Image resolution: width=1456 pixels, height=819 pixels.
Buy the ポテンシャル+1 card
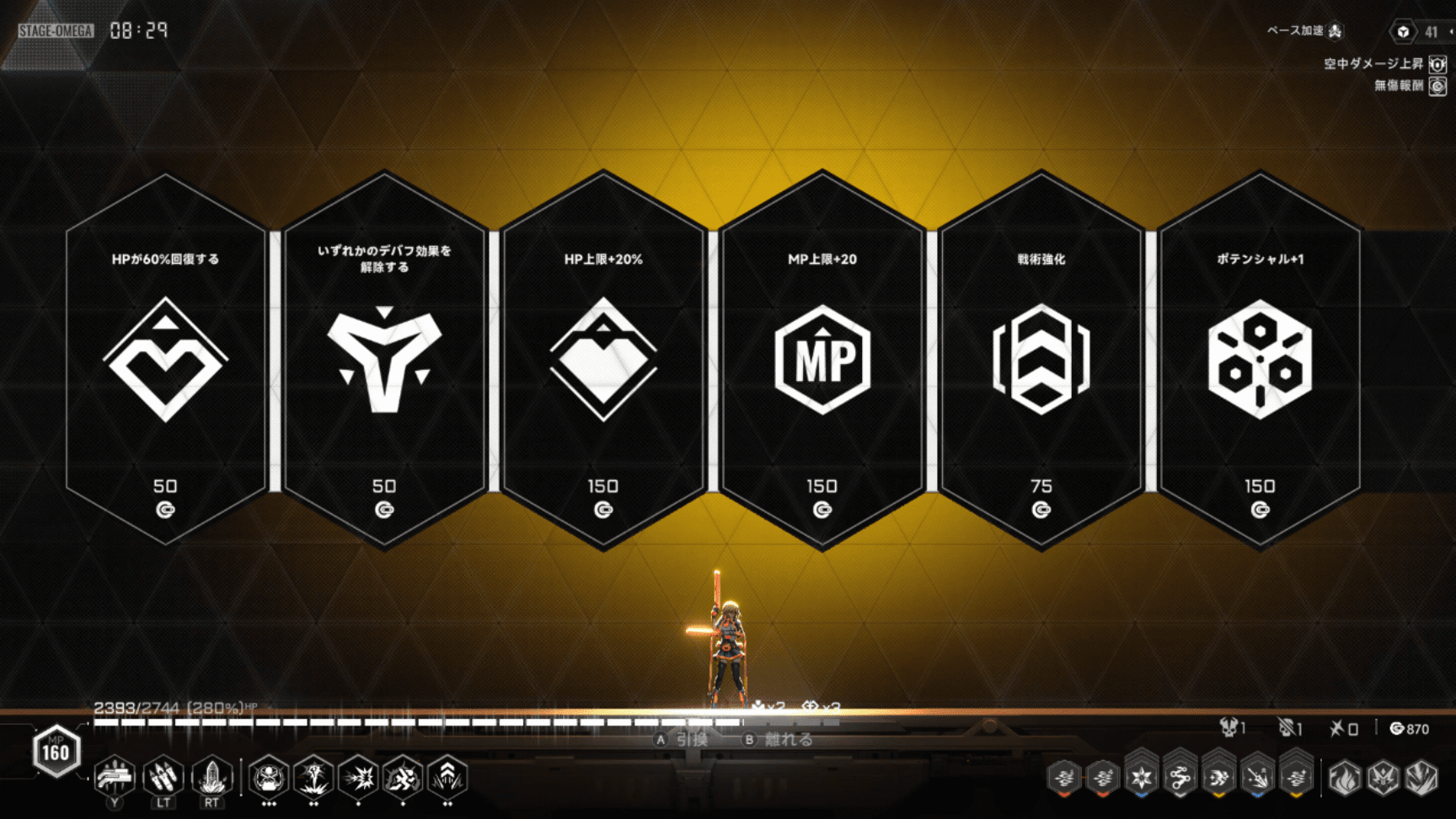point(1260,360)
